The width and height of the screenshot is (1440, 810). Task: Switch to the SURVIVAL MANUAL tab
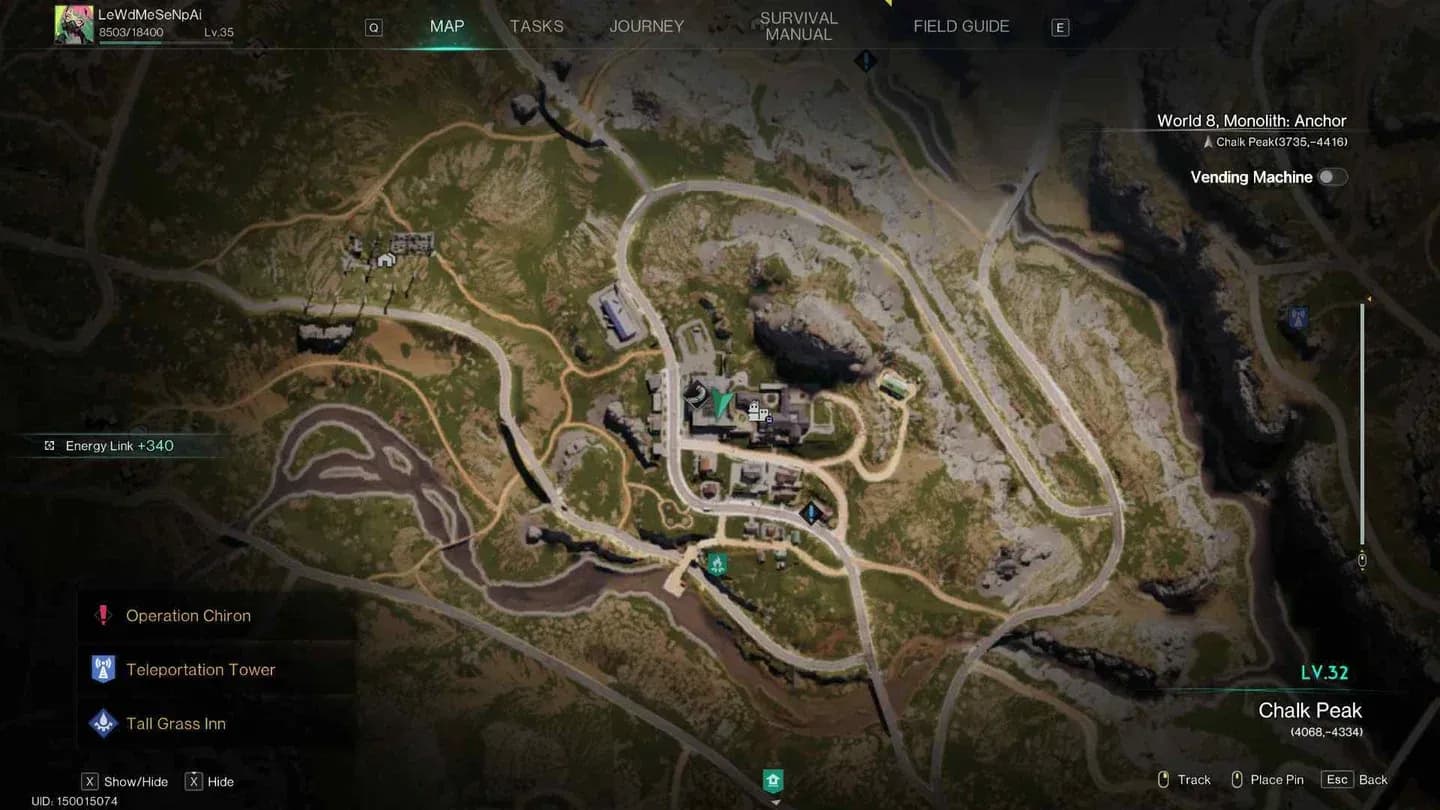(x=798, y=26)
